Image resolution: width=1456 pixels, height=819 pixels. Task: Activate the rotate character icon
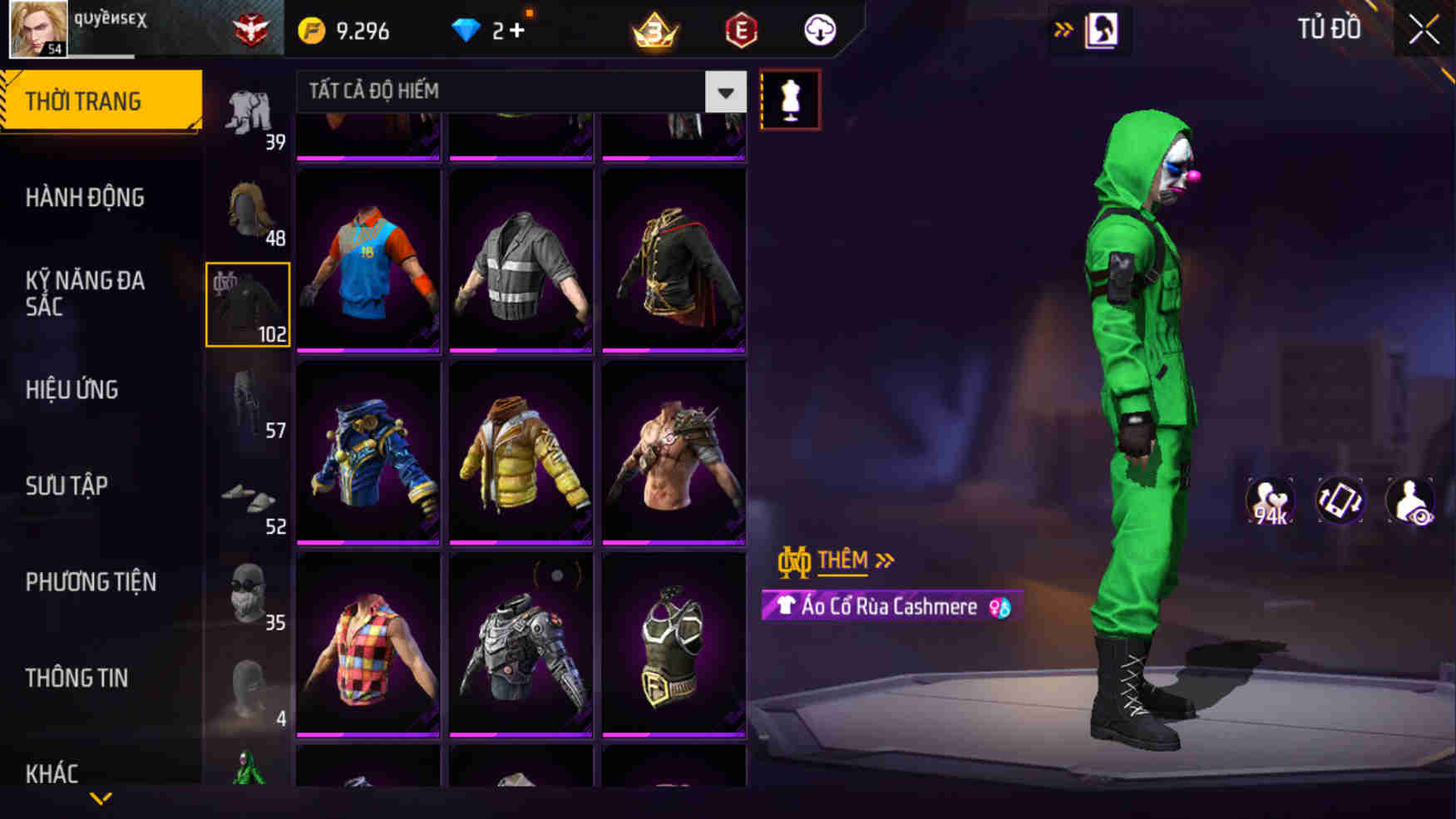tap(1340, 499)
